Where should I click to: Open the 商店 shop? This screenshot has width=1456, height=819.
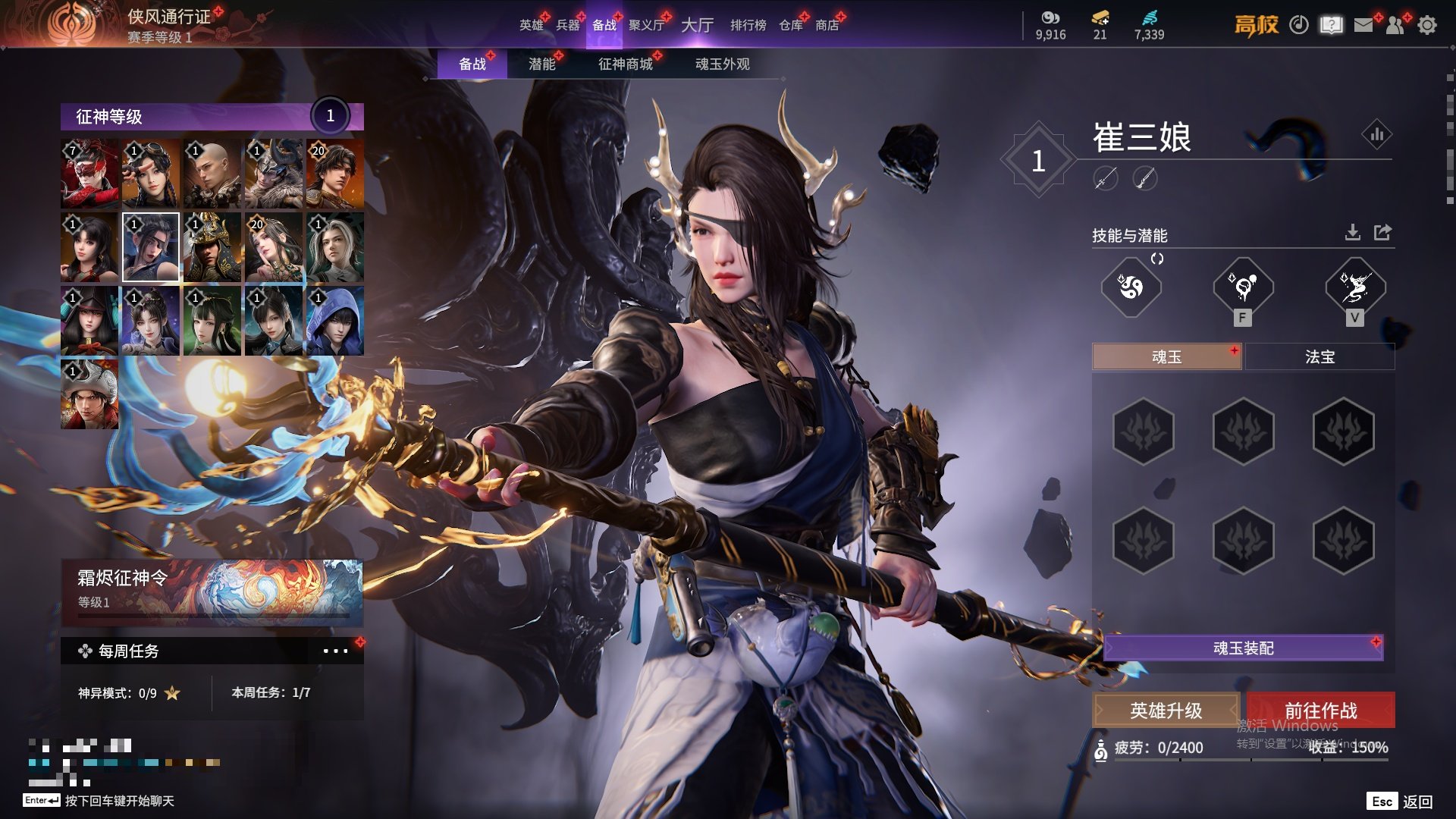[827, 25]
